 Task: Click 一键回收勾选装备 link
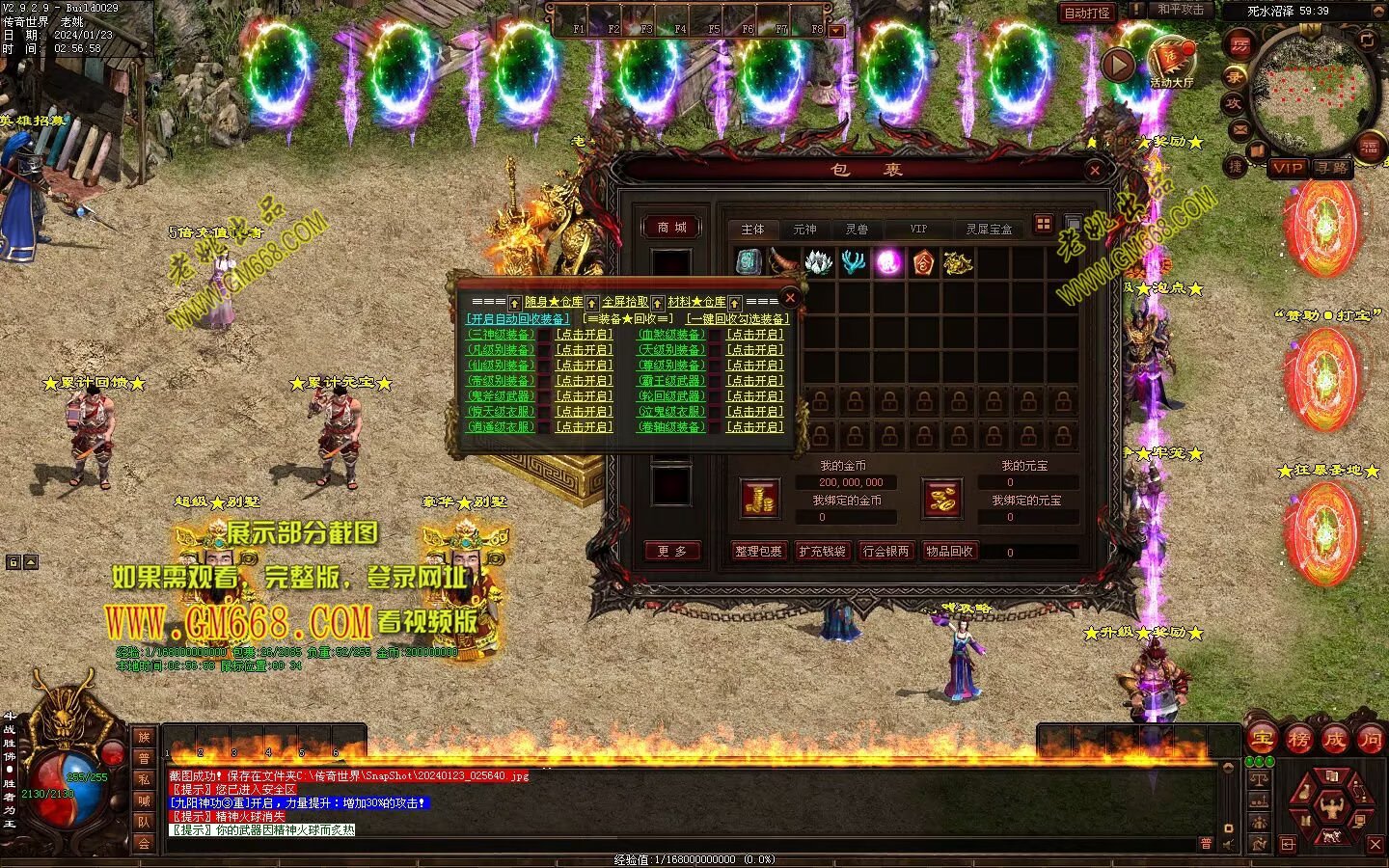[738, 319]
